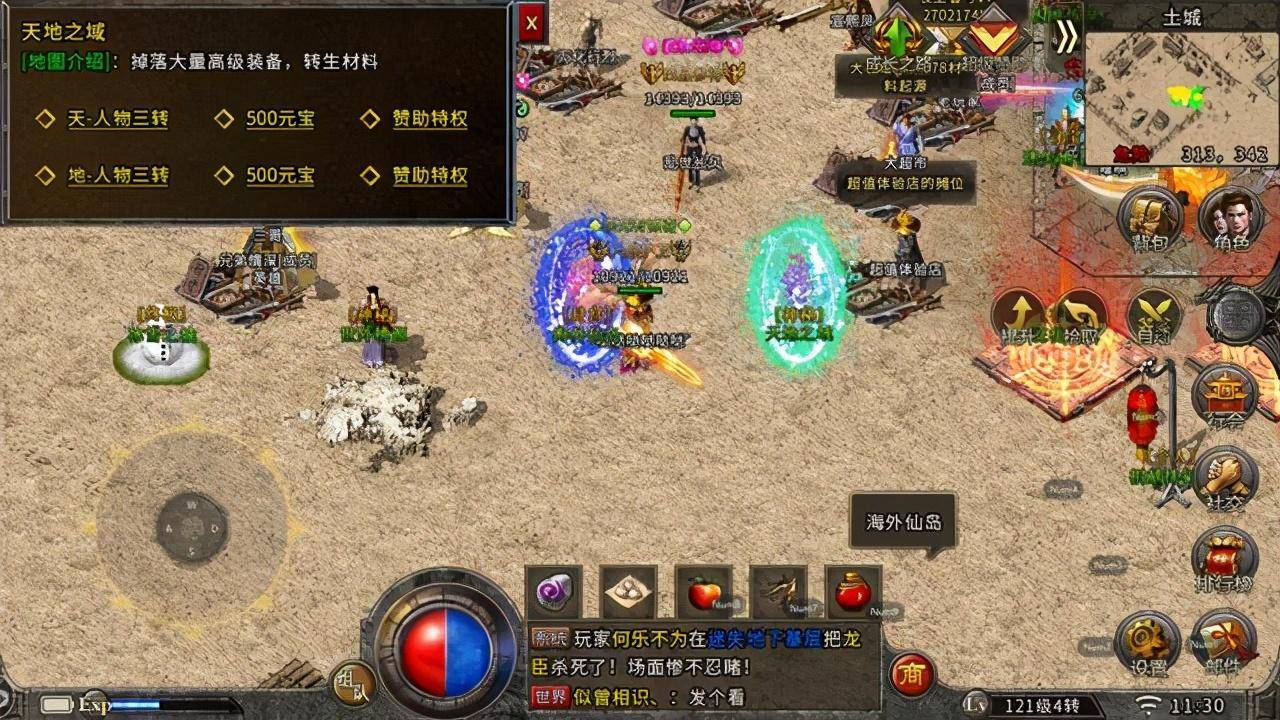Open the 社交 social handshake menu
The image size is (1280, 720).
click(1225, 480)
